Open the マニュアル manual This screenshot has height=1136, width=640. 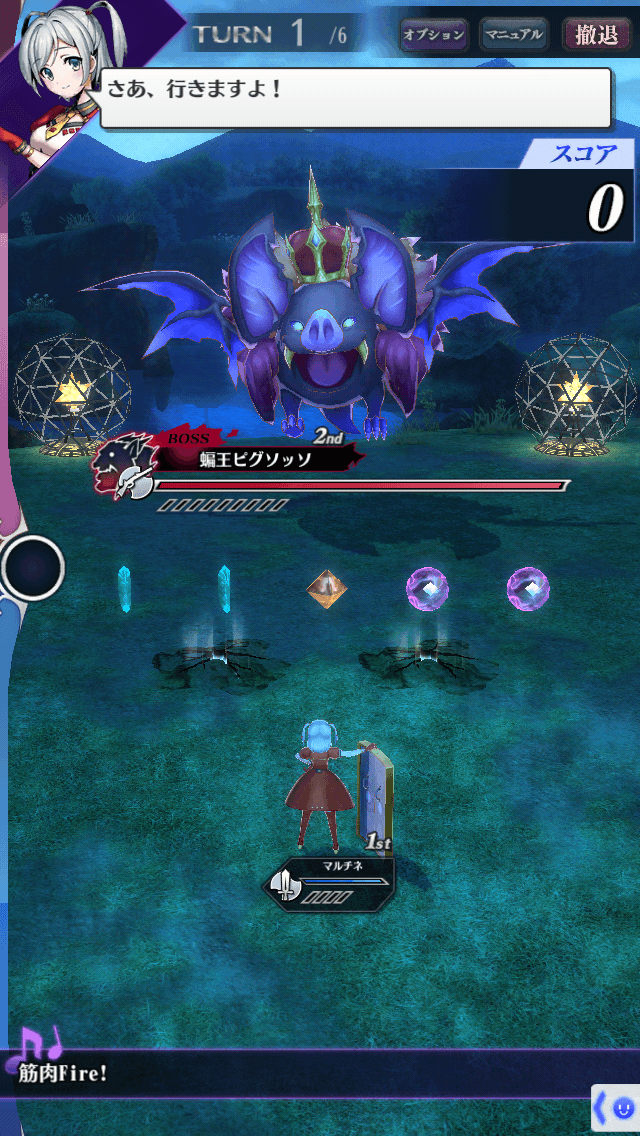(x=514, y=35)
